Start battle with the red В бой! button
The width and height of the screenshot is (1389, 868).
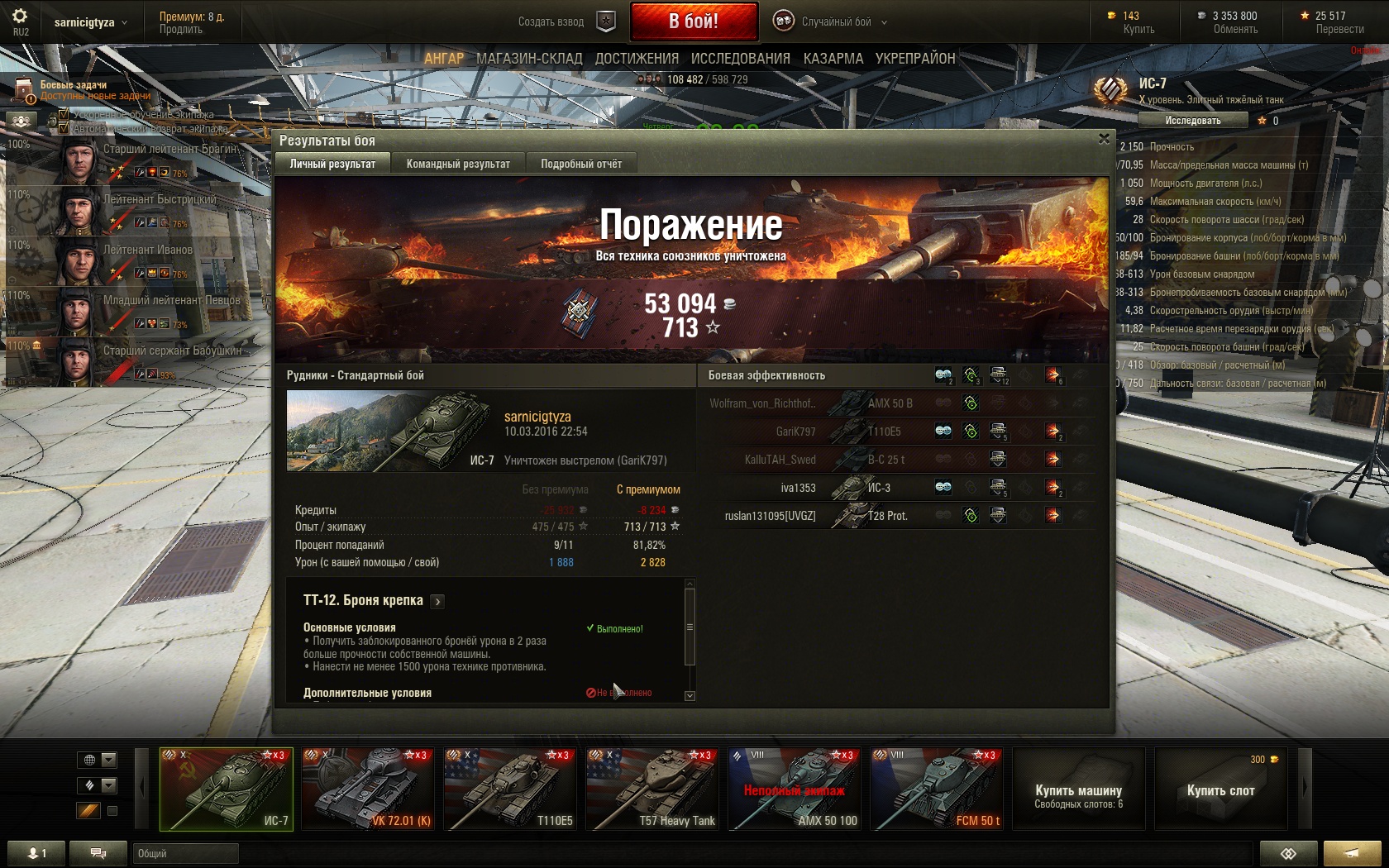(x=694, y=21)
